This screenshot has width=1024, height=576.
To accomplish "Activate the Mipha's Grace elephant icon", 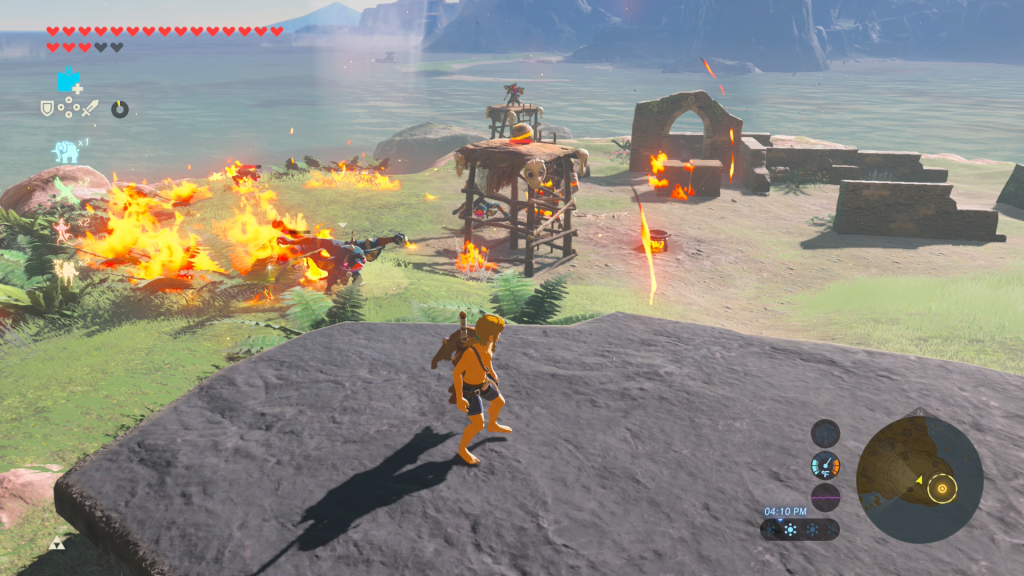I will pos(66,151).
